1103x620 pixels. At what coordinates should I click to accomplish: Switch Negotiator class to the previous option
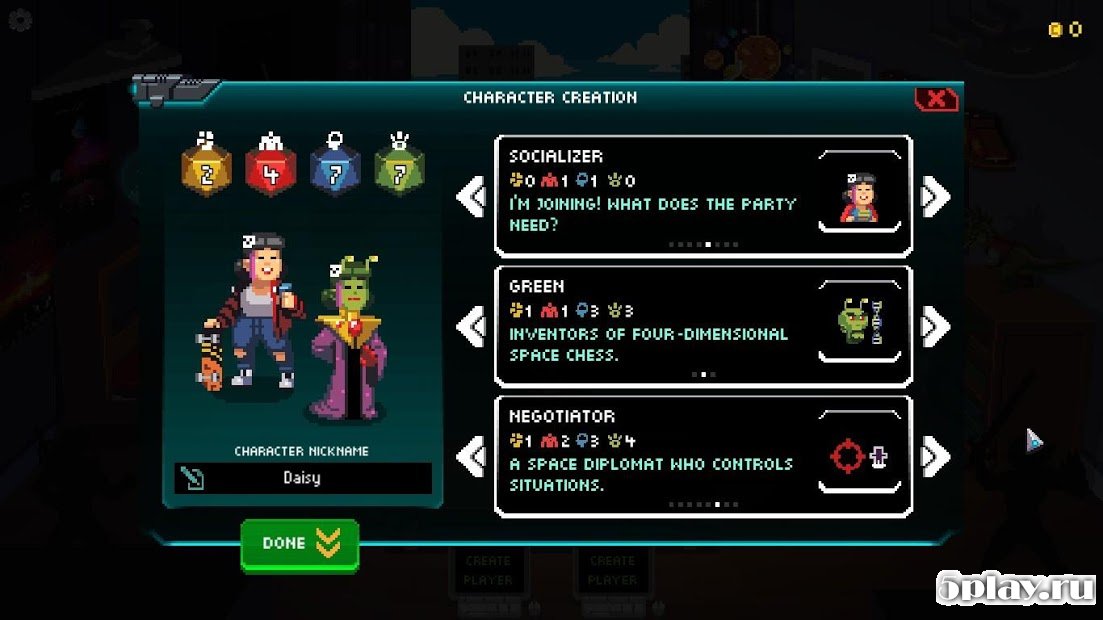click(x=470, y=457)
